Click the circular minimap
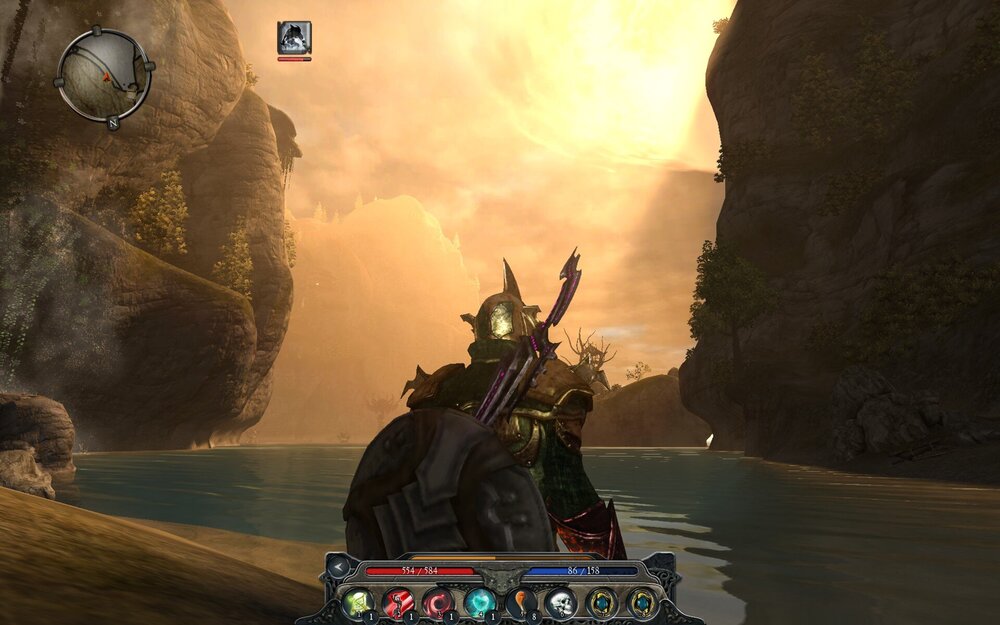The width and height of the screenshot is (1000, 625). coord(103,75)
